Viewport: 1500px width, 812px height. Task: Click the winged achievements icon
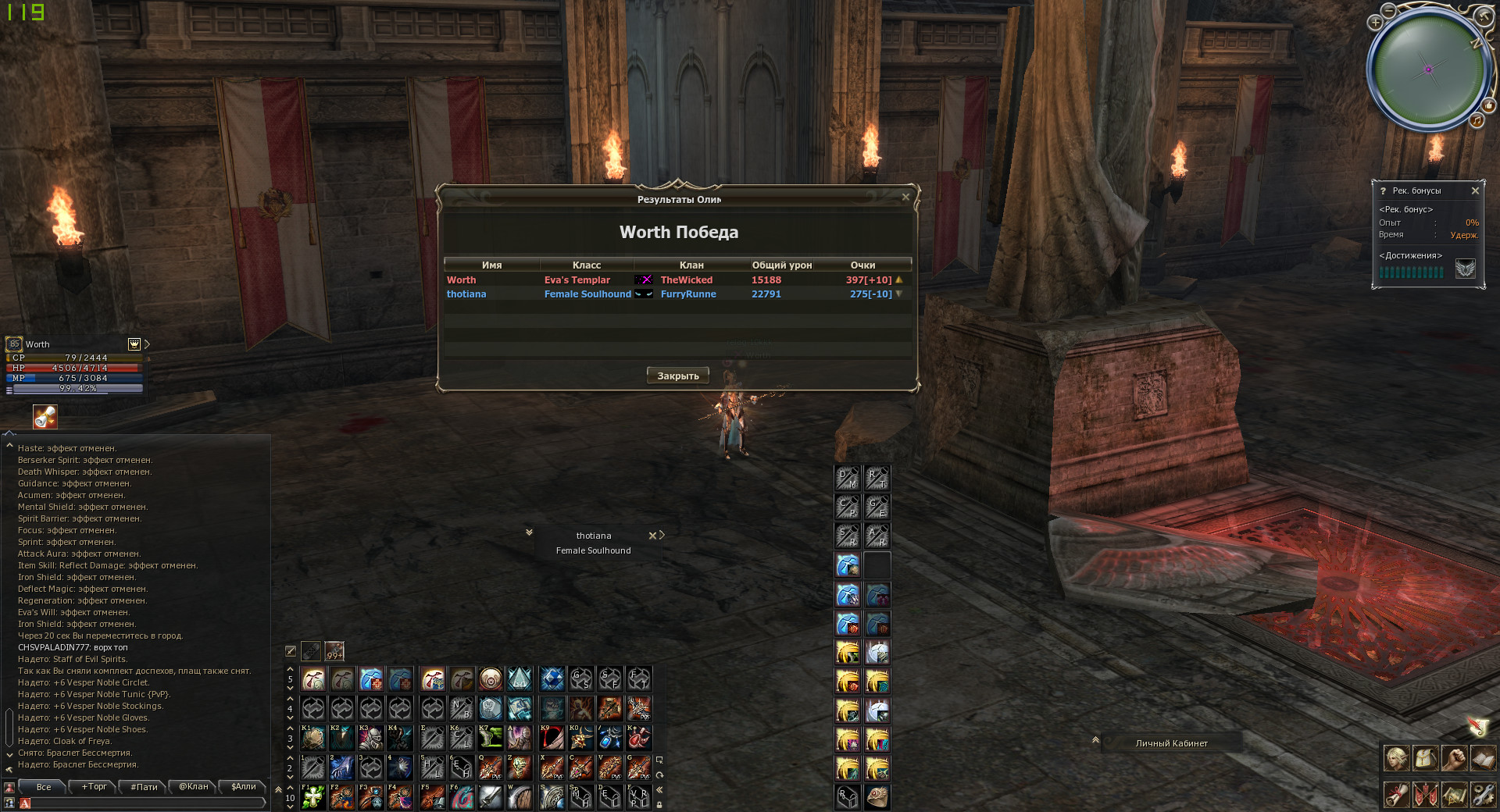(x=1466, y=269)
